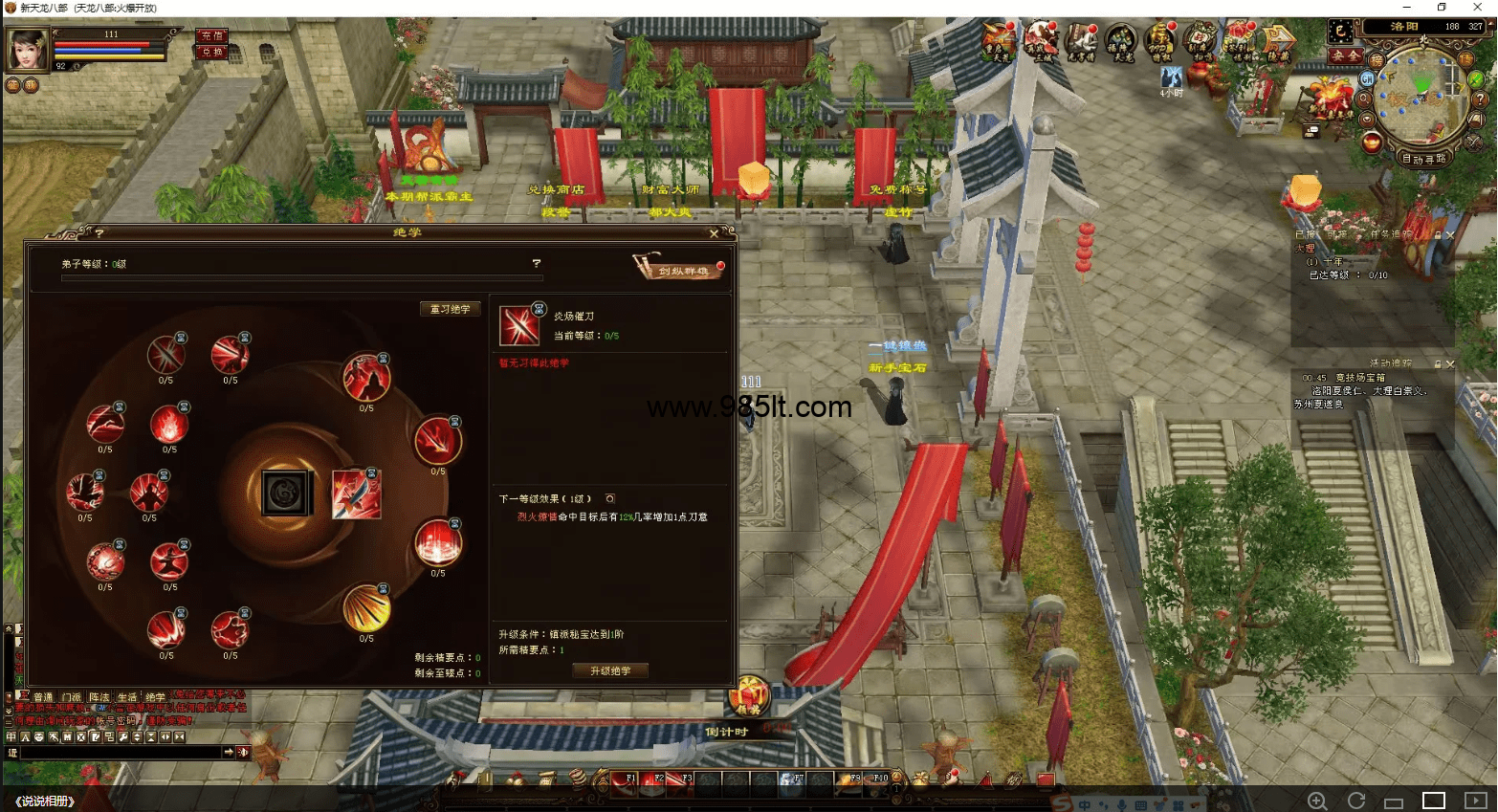The width and height of the screenshot is (1498, 812).
Task: Click the GM button beside minimap
Action: point(1367,78)
